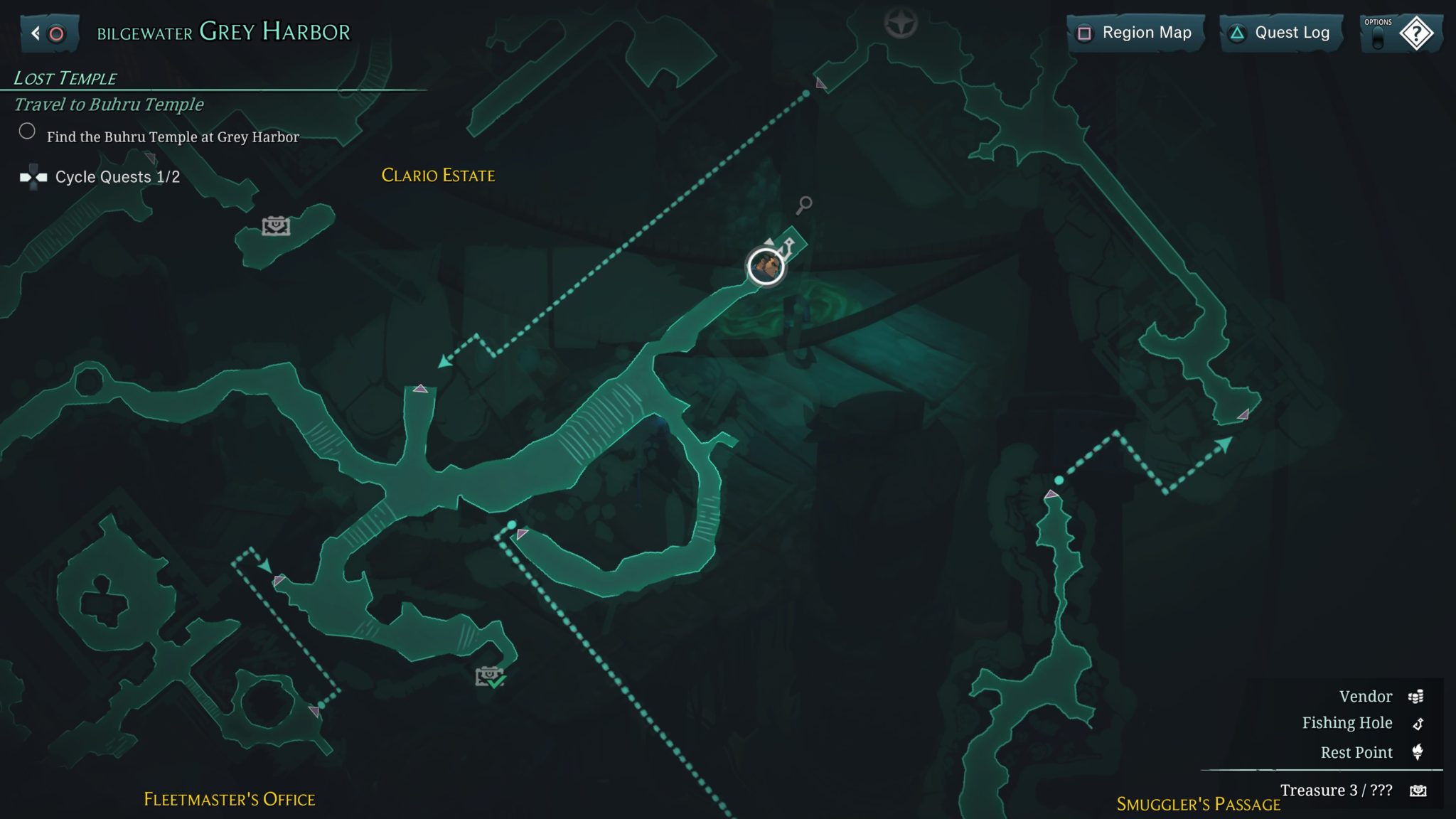The width and height of the screenshot is (1456, 819).
Task: Open the Region Map
Action: pyautogui.click(x=1135, y=32)
